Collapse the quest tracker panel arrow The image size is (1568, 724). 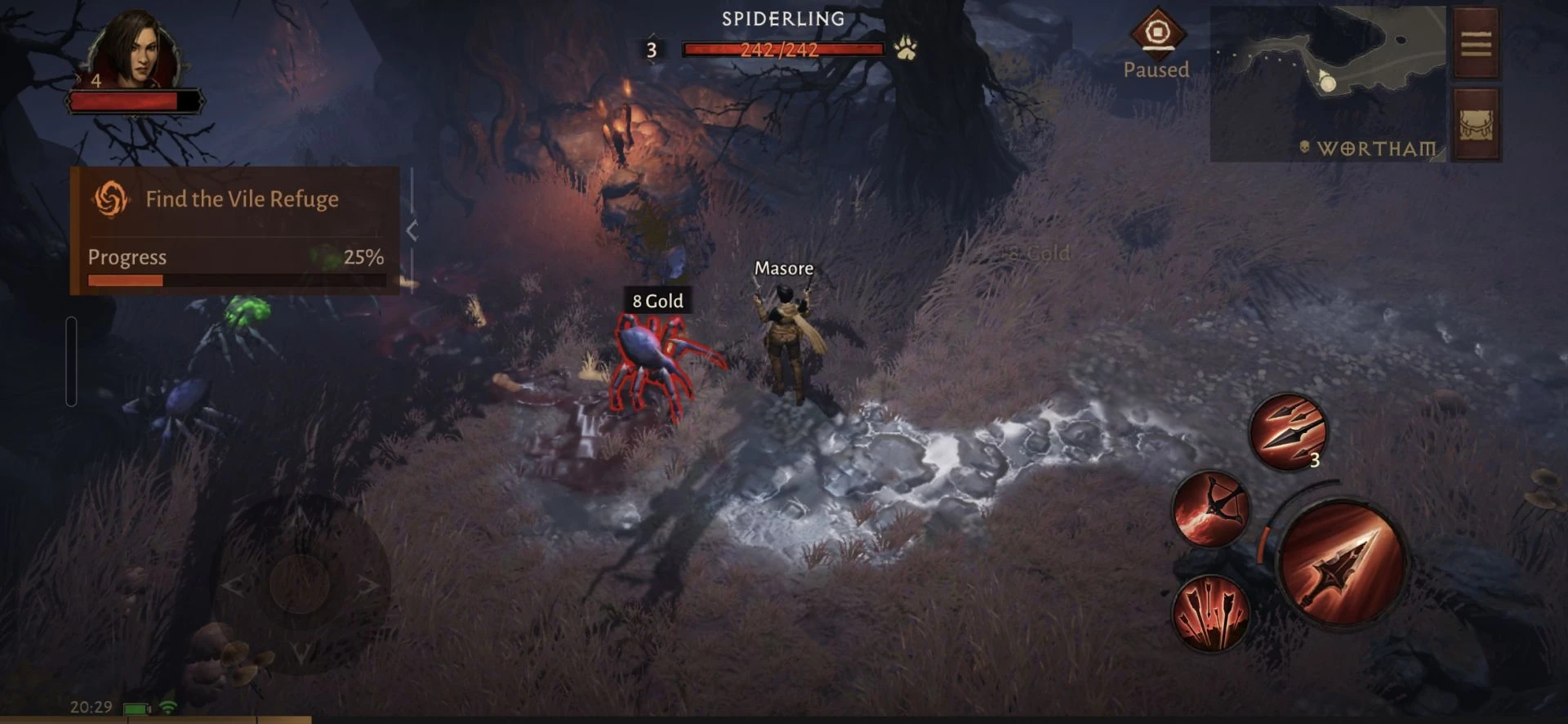[412, 231]
